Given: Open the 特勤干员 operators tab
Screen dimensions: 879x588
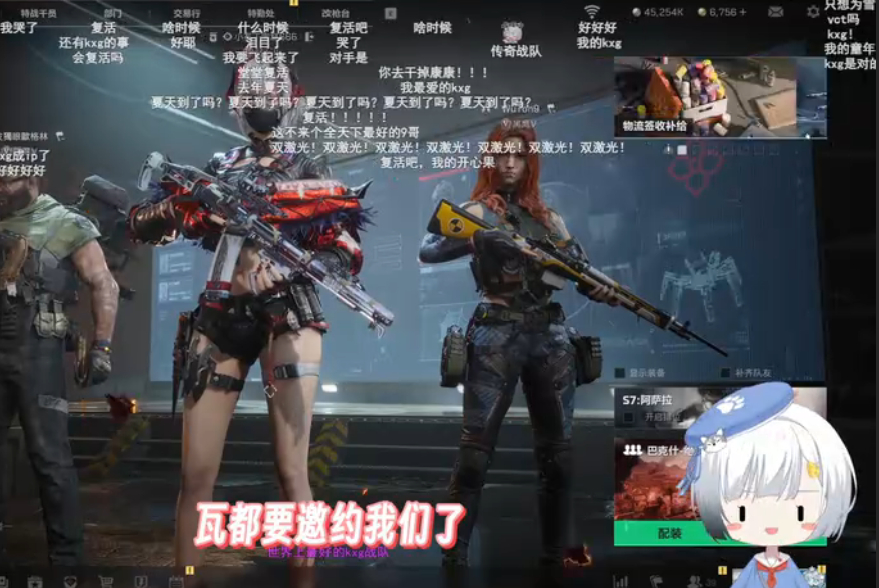Looking at the screenshot, I should [x=38, y=13].
